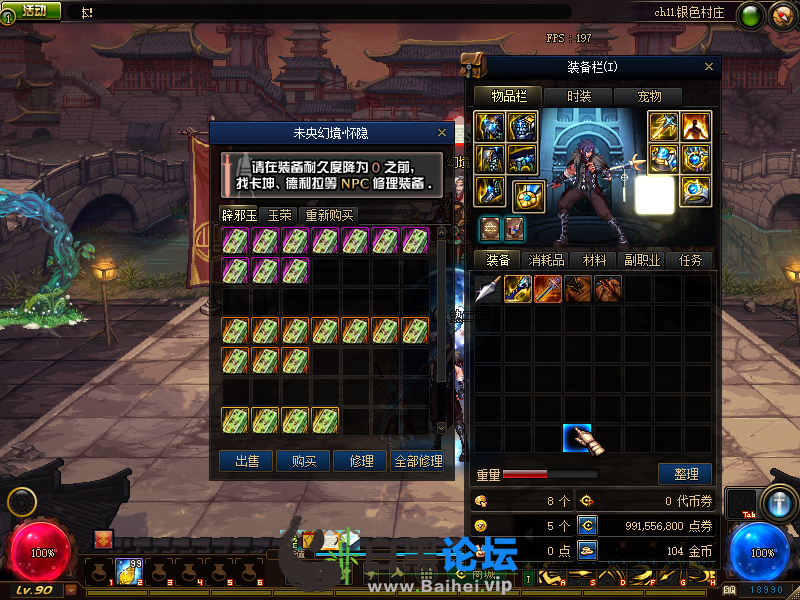Open the 宠物 pet tab

coord(650,96)
